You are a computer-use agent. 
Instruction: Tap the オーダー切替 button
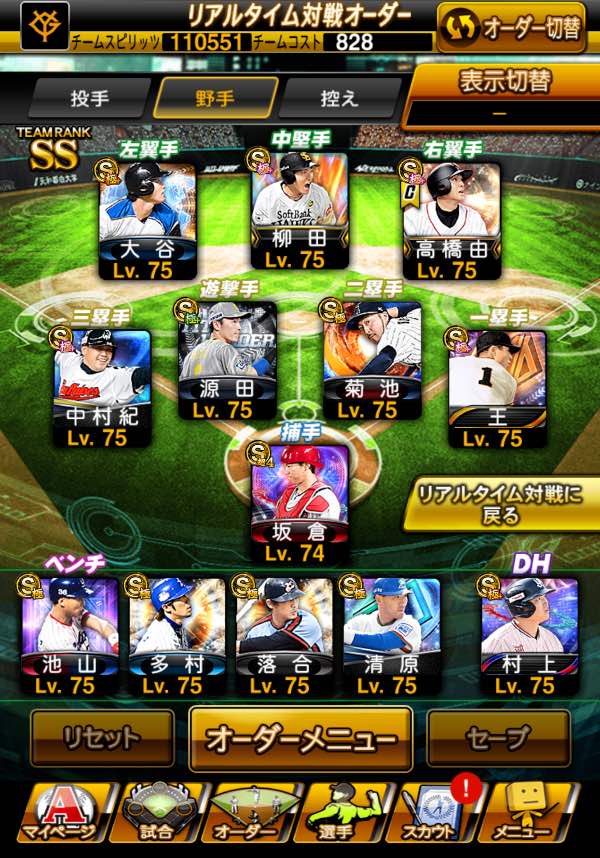[x=511, y=28]
